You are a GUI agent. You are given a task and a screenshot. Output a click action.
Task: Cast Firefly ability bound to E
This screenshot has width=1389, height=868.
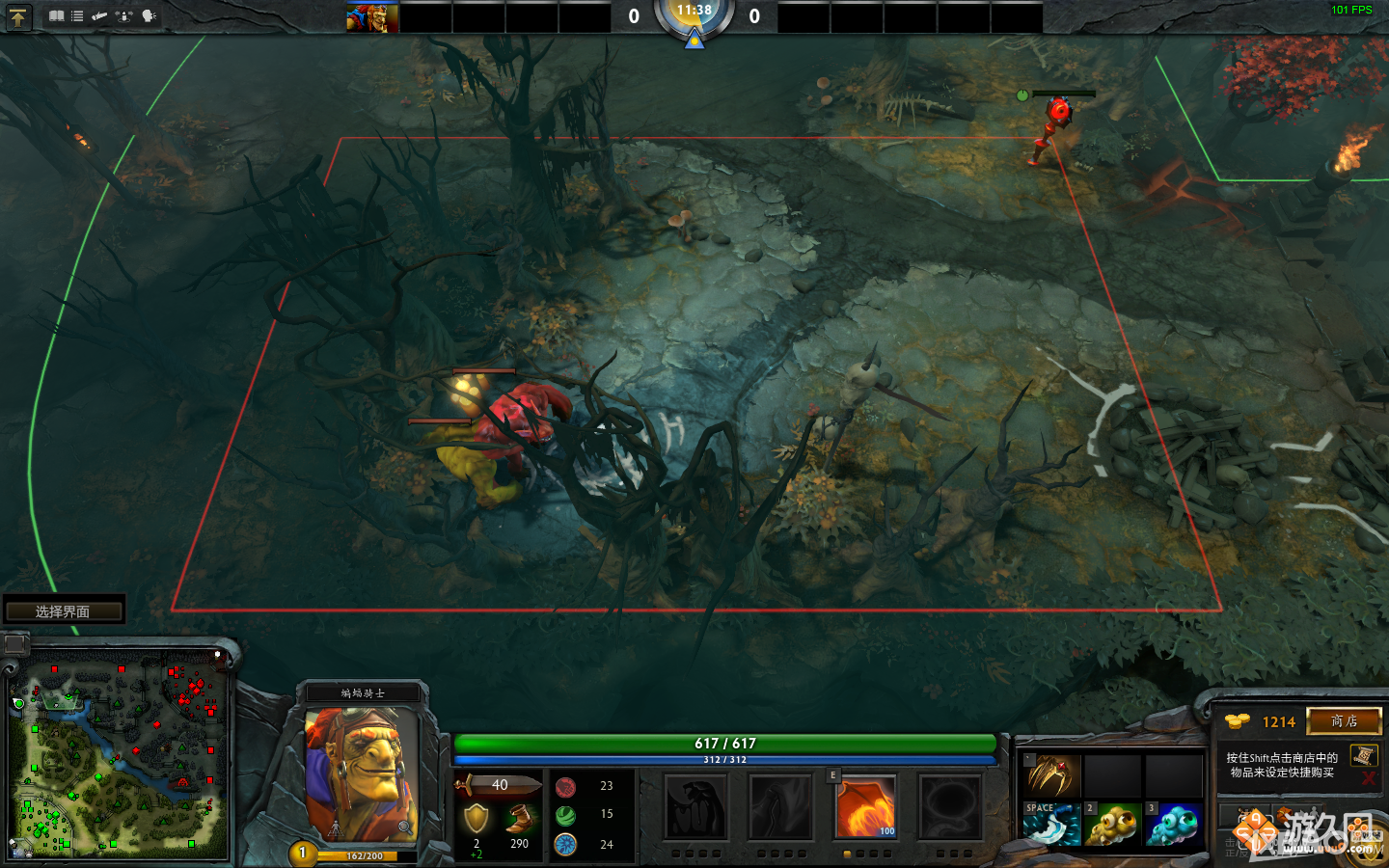tap(865, 808)
